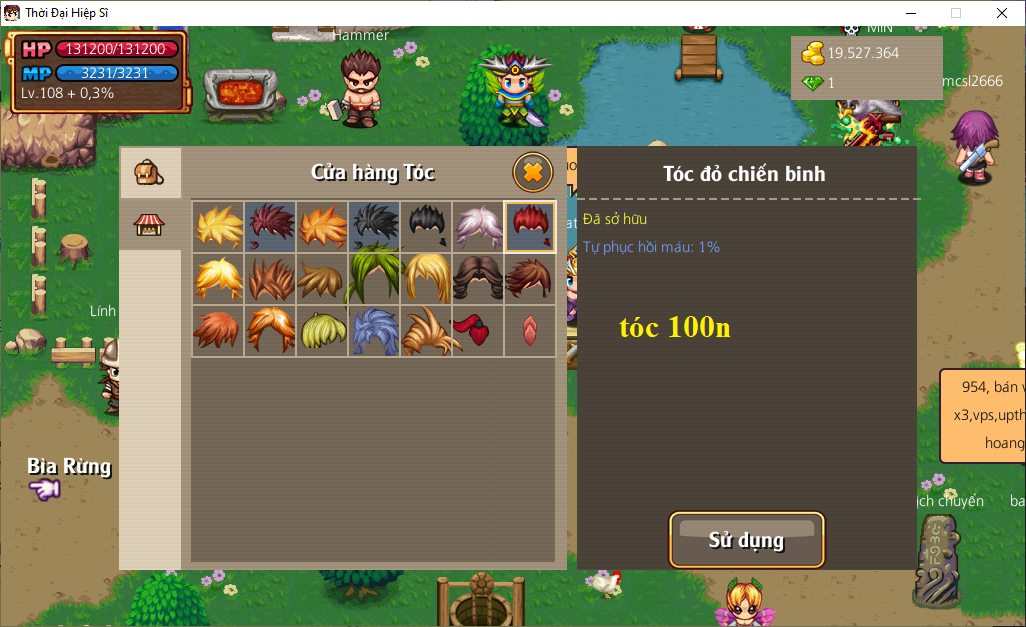Select the red ponytail hair item
Screen dimensions: 1026x627
478,330
